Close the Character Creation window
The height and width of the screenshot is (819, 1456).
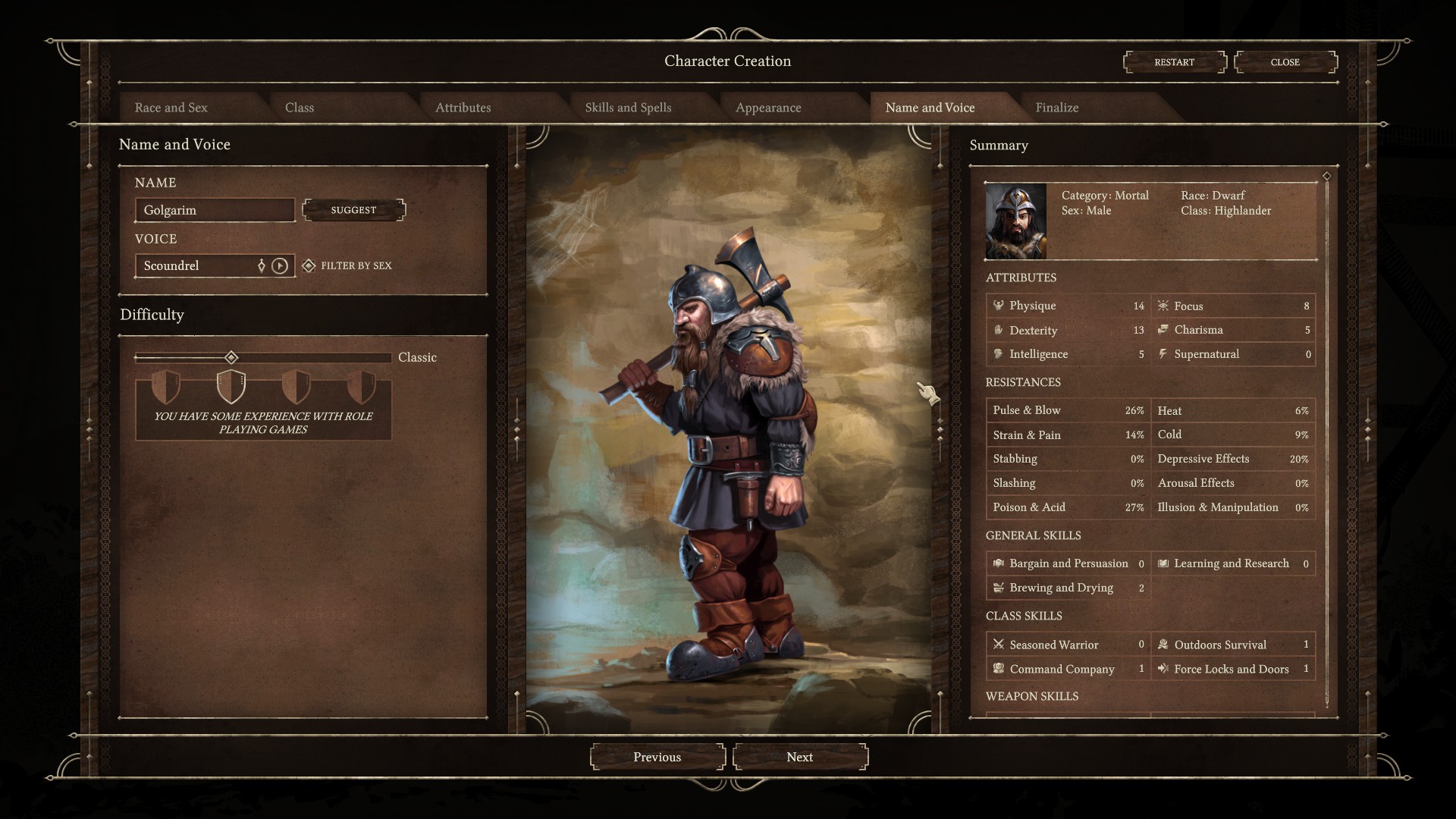point(1285,62)
